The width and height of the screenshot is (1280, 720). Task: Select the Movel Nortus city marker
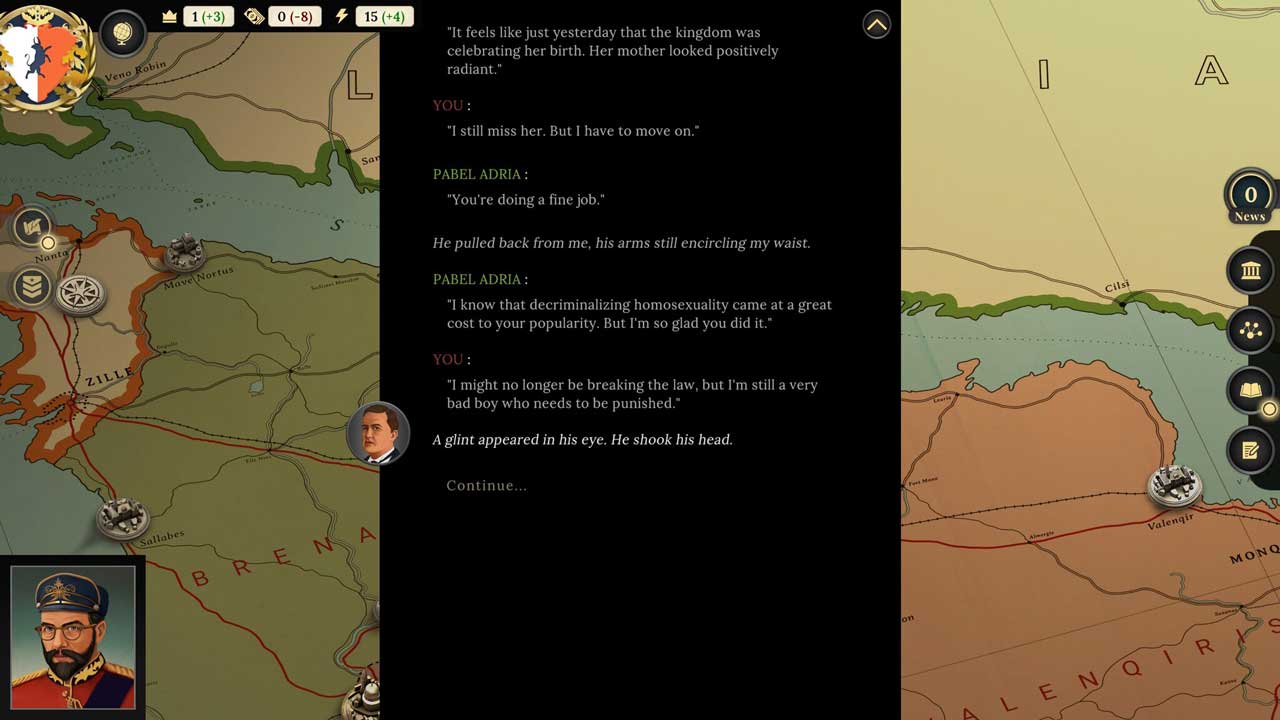click(184, 251)
